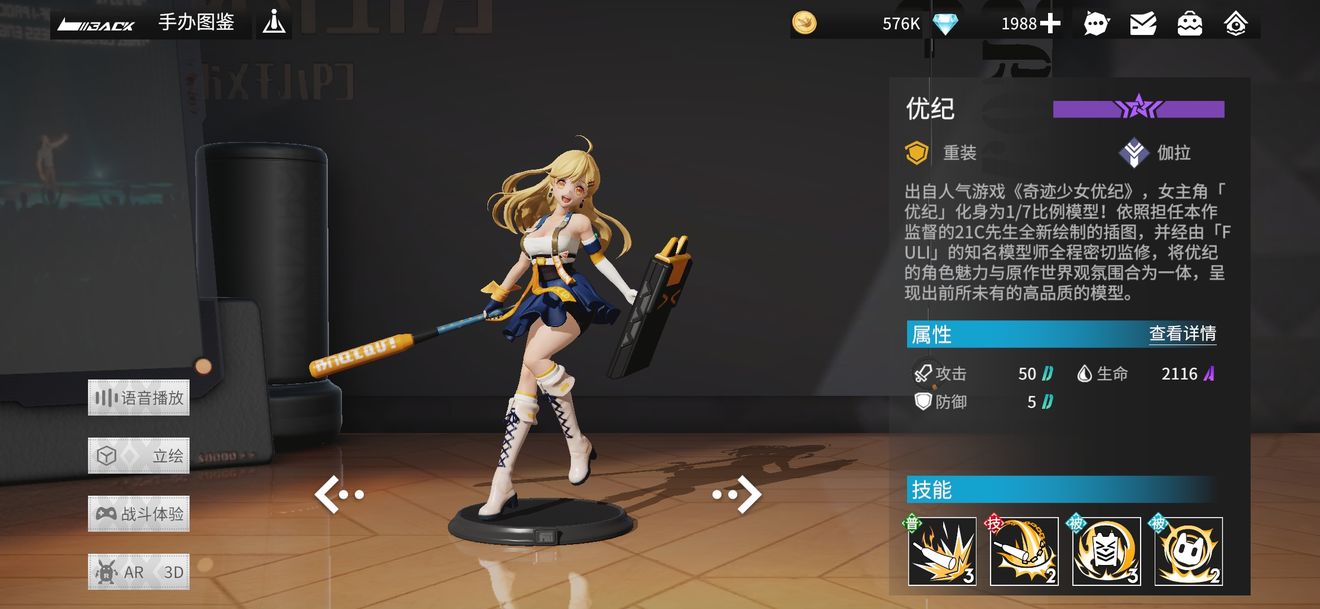Start the battle trial (战斗体验)
The image size is (1320, 609).
(138, 514)
